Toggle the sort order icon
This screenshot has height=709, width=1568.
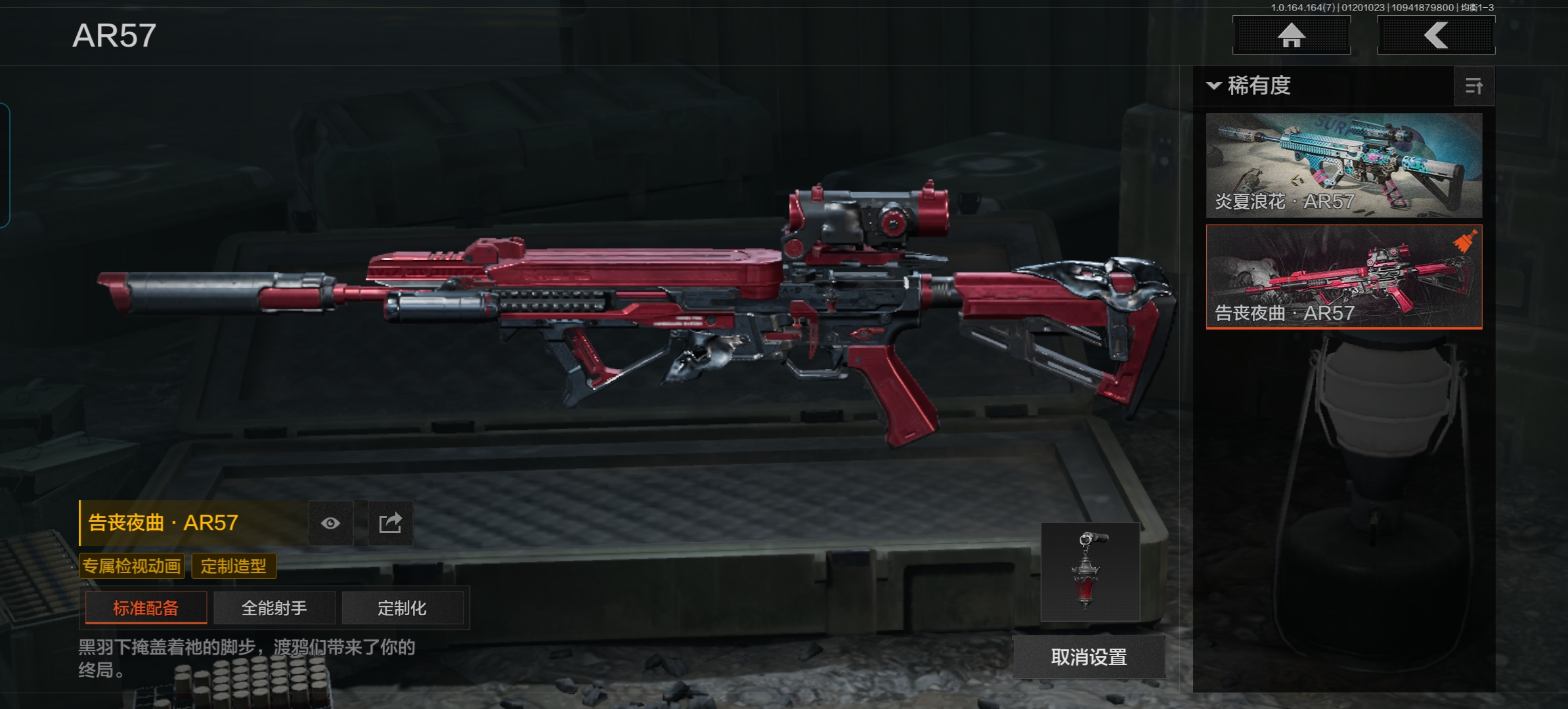(1474, 86)
